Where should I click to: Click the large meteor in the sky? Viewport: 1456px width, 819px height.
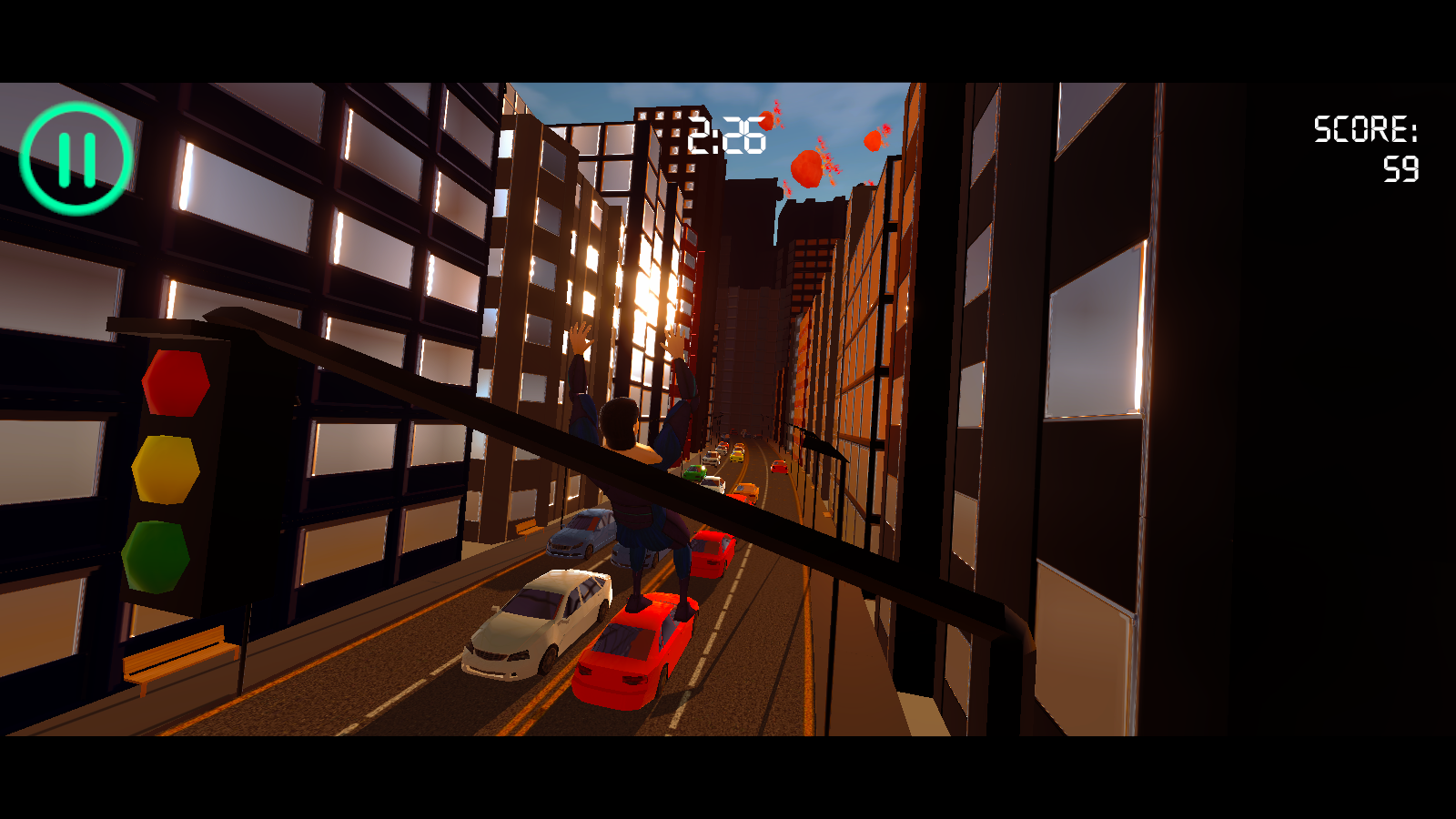click(x=808, y=167)
